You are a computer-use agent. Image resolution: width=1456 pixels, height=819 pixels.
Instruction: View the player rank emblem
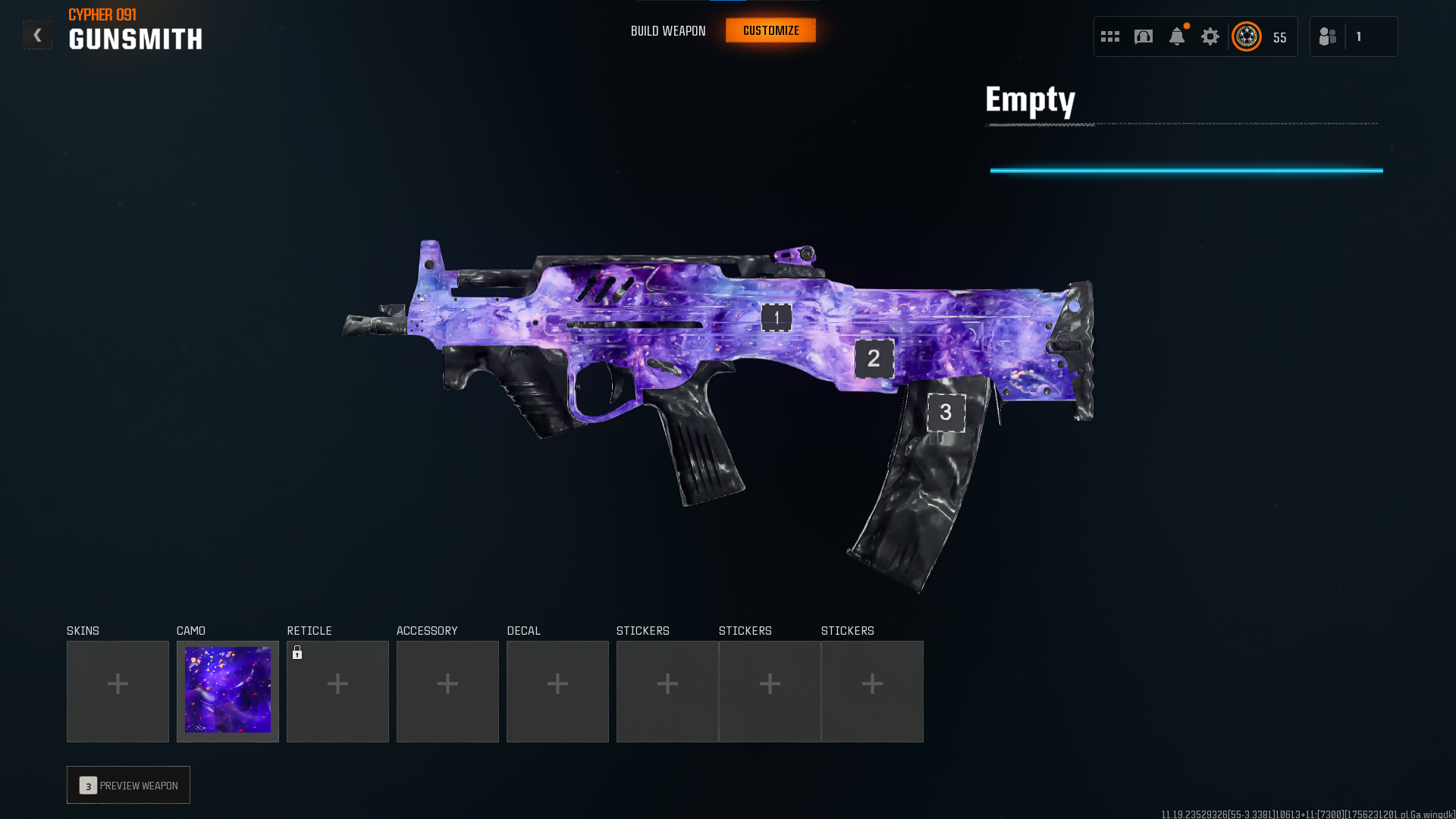tap(1247, 36)
